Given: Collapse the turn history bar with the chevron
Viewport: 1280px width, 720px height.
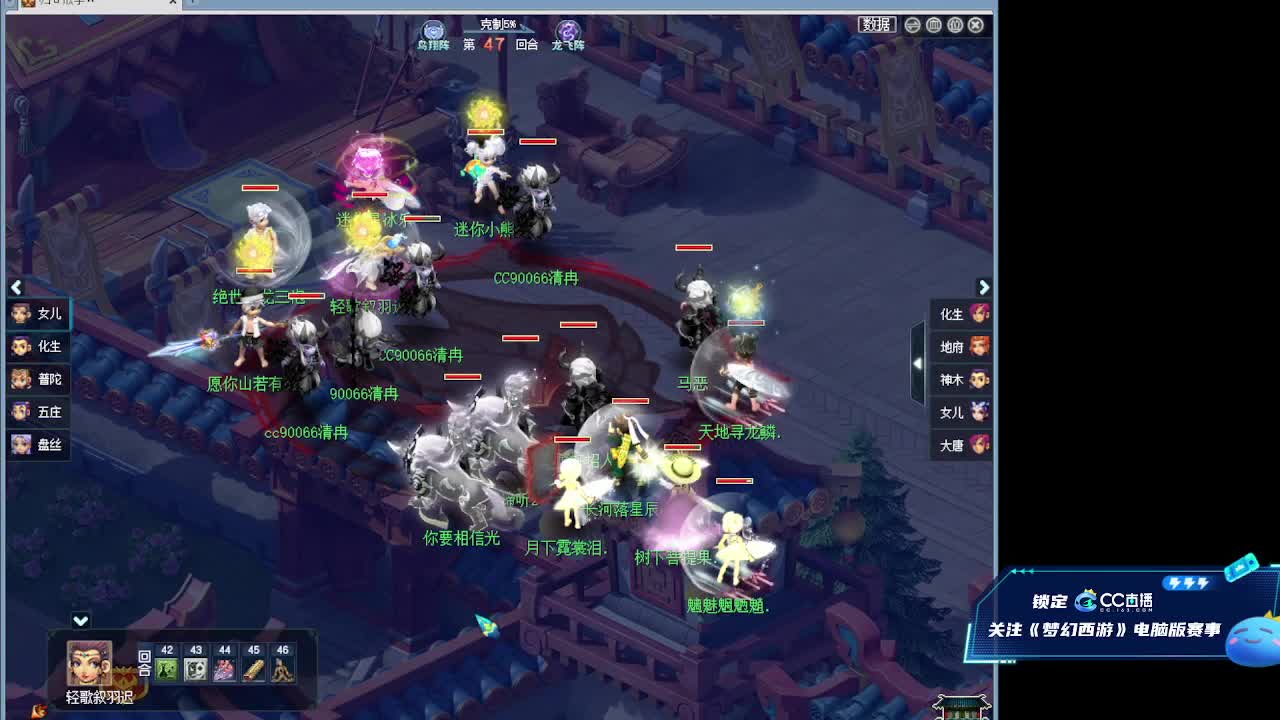Looking at the screenshot, I should [x=80, y=620].
